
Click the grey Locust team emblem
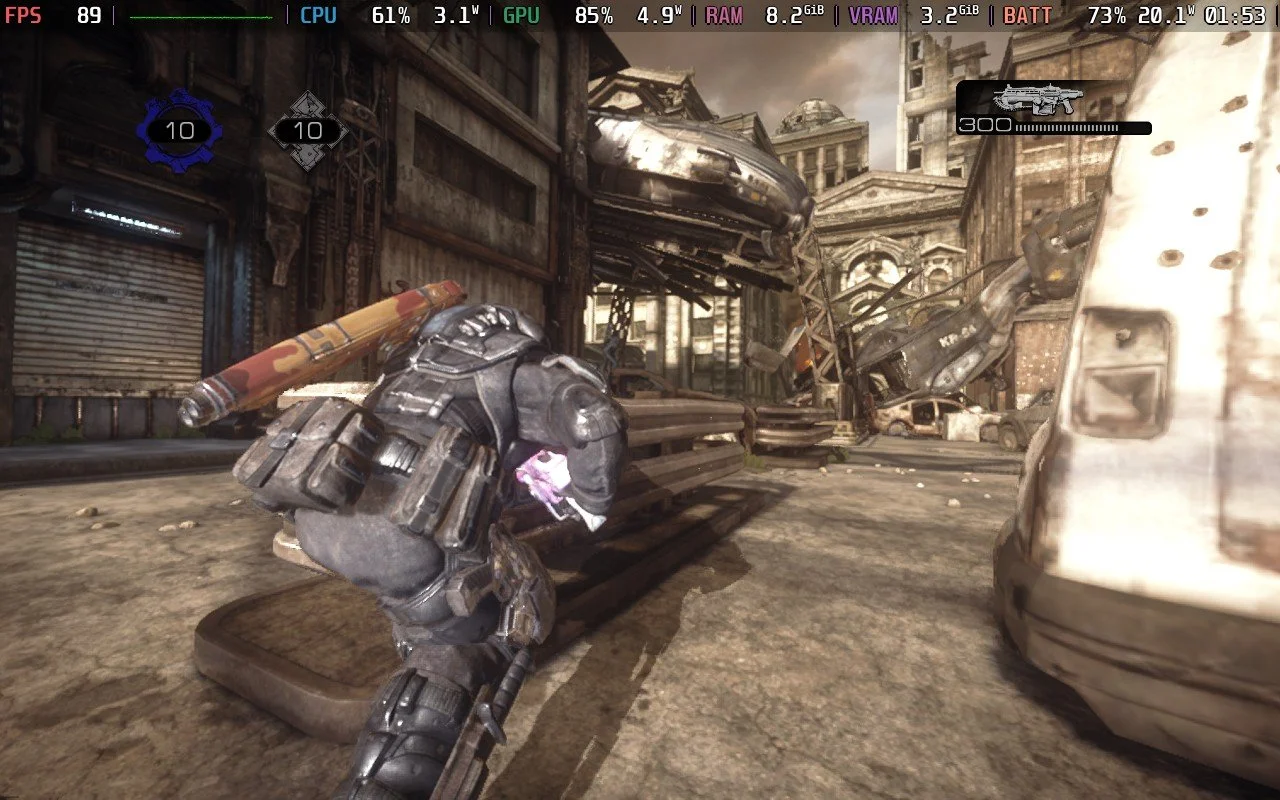(x=308, y=131)
